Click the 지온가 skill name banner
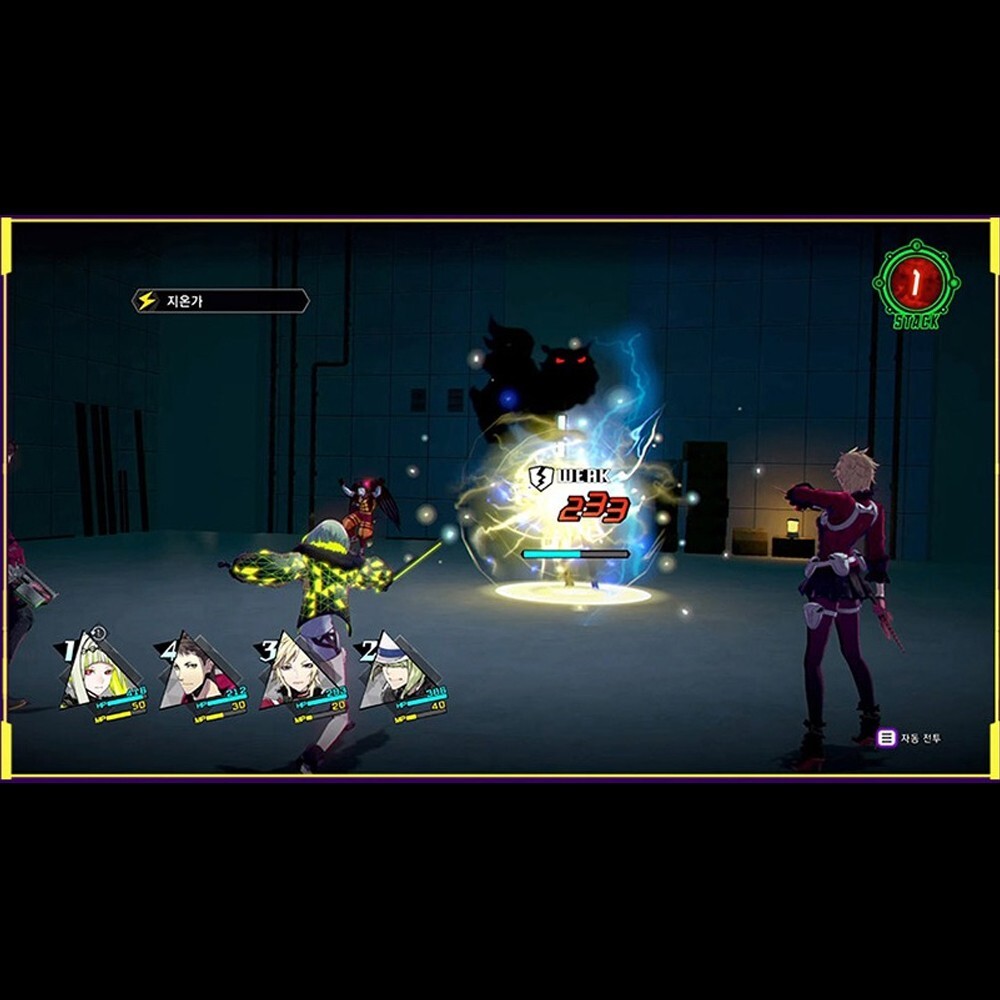 click(221, 300)
